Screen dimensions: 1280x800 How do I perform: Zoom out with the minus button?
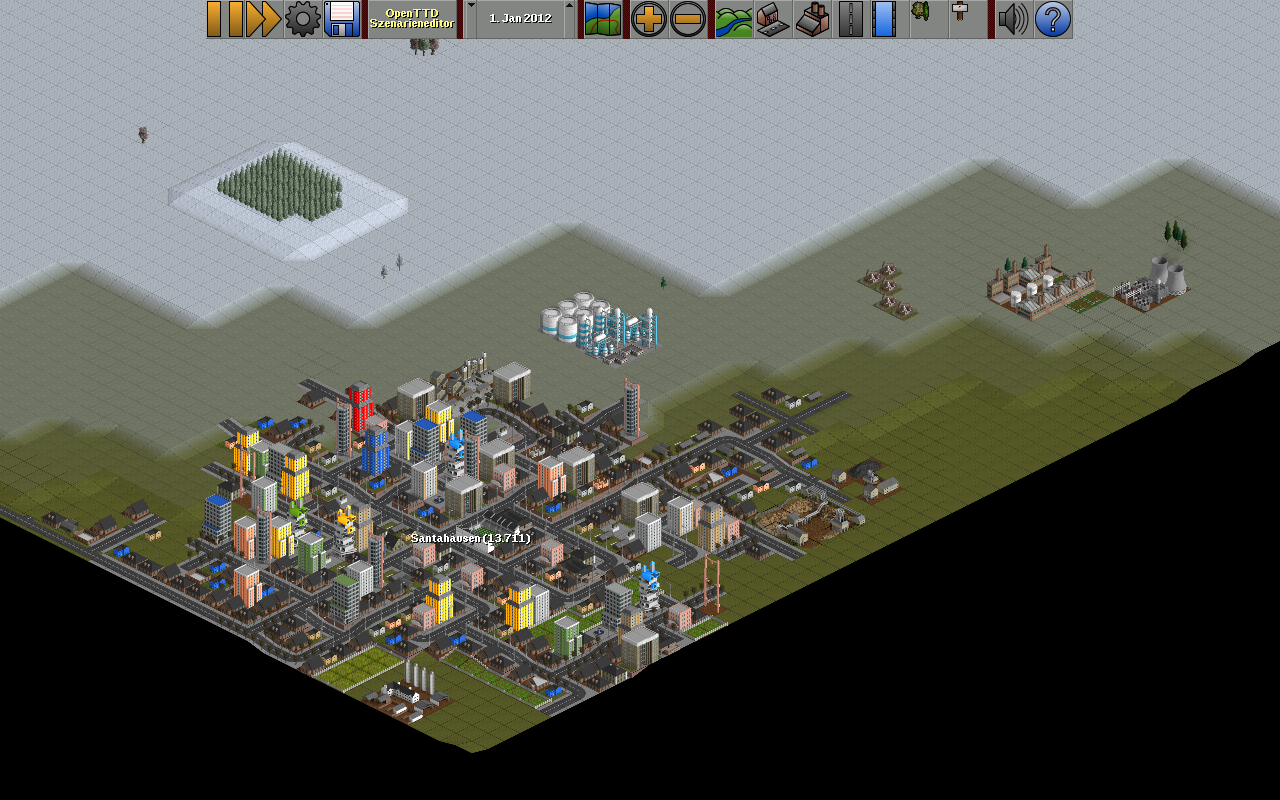click(688, 19)
